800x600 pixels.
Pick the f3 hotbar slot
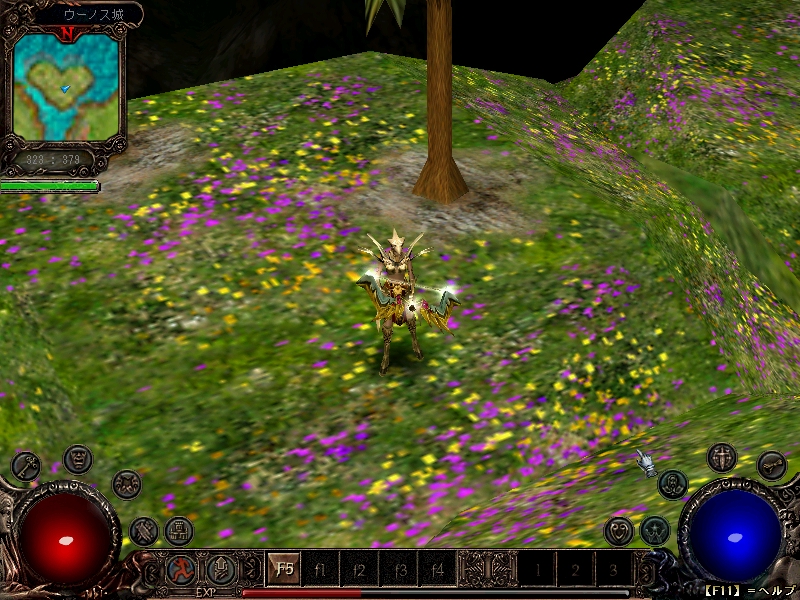(398, 570)
